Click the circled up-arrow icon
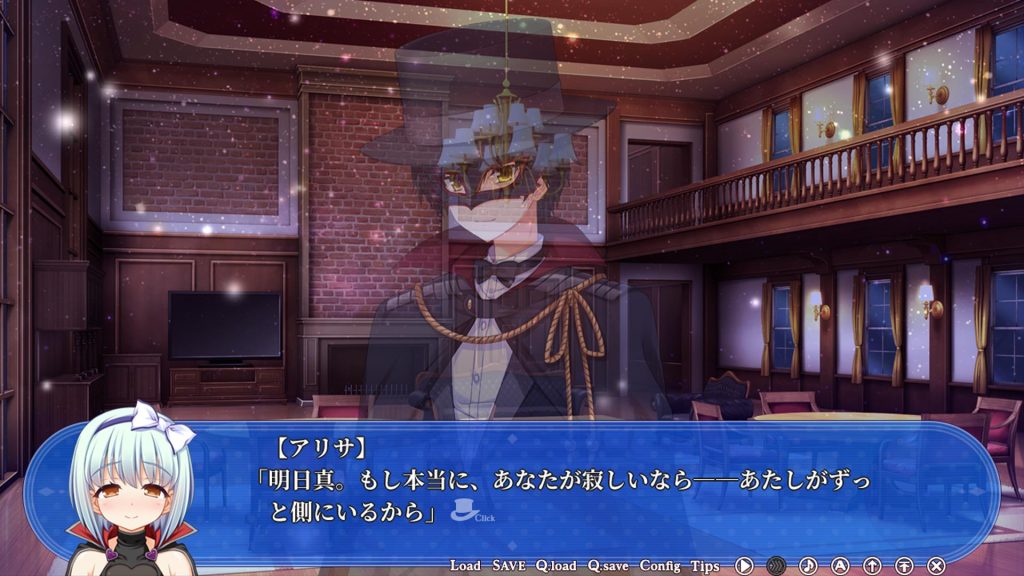Screen dimensions: 1024x576 pos(872,566)
